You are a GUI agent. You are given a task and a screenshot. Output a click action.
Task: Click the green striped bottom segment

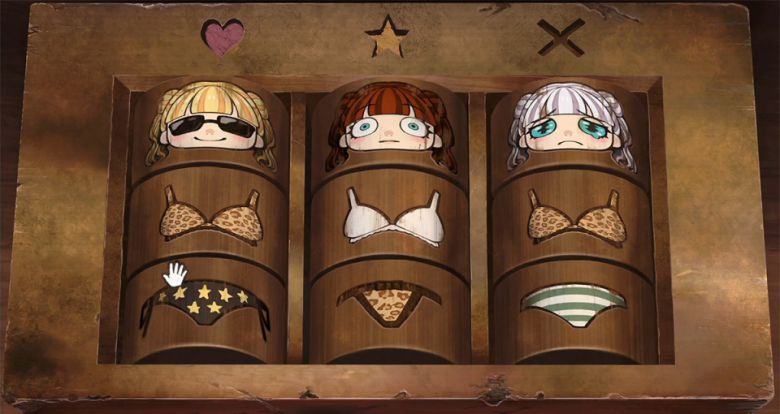pyautogui.click(x=573, y=302)
